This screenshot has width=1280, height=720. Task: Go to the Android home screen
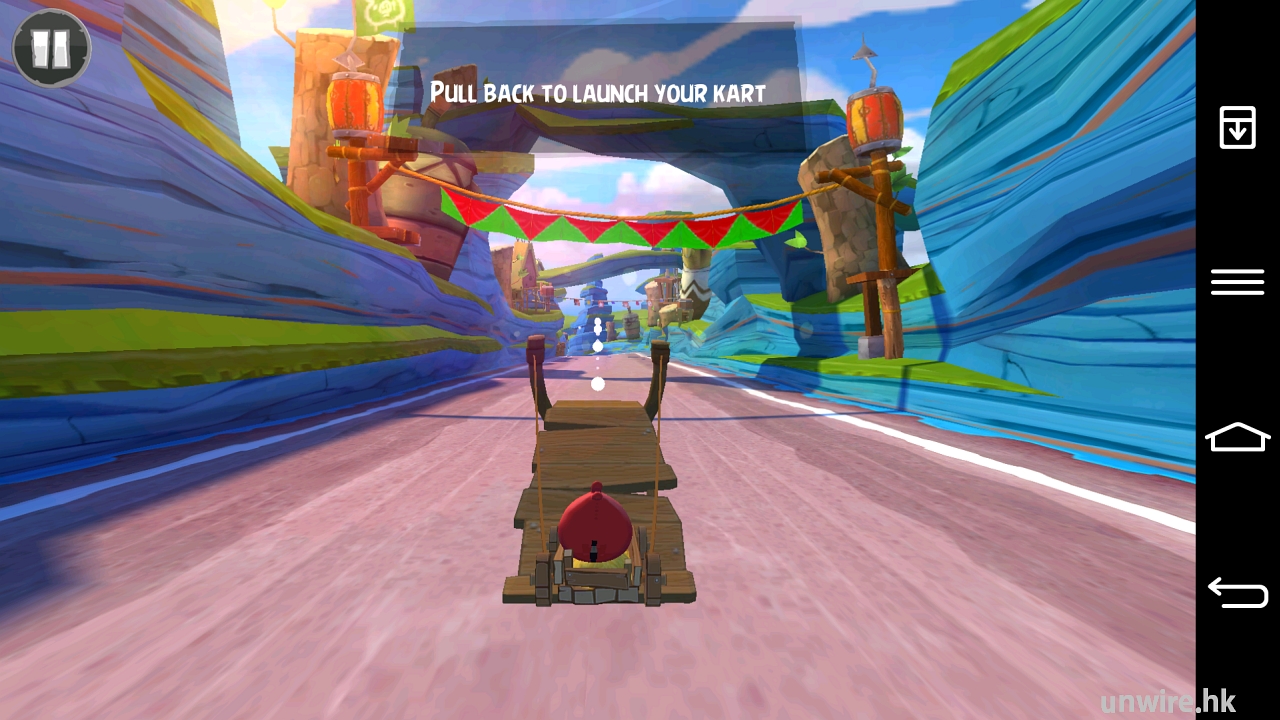pyautogui.click(x=1237, y=437)
